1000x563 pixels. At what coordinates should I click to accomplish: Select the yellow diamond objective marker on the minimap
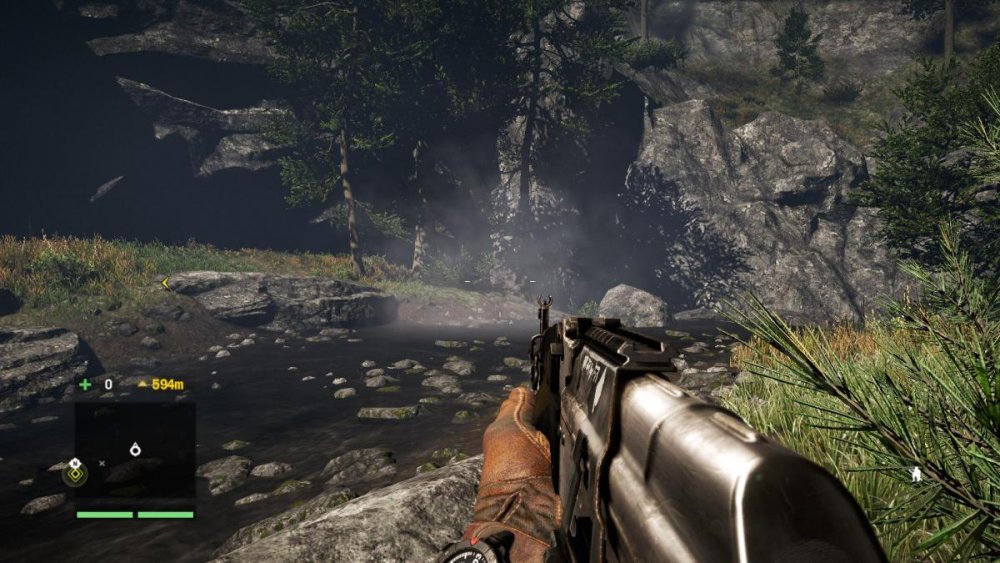74,472
